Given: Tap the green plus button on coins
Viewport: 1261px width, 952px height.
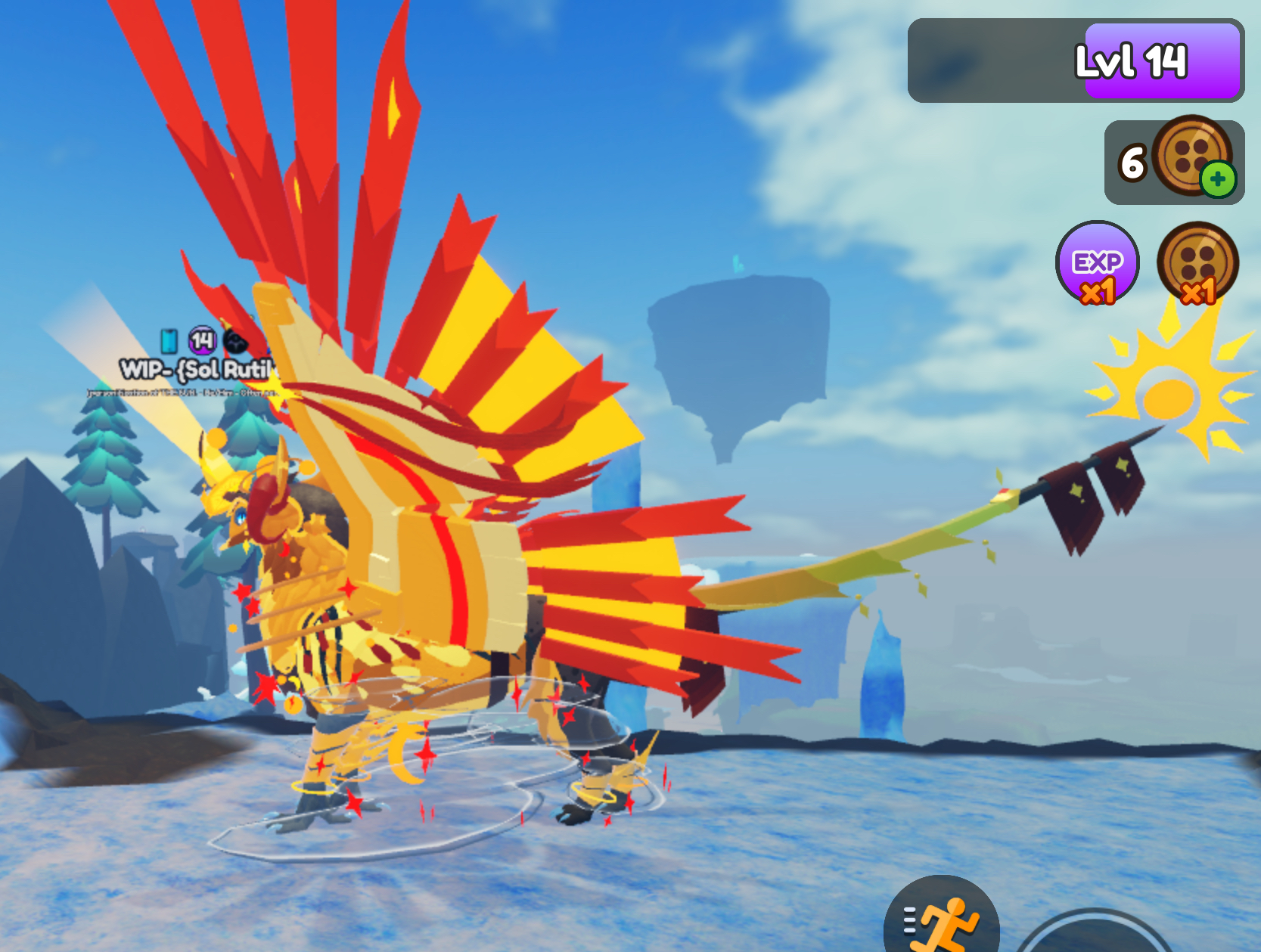Looking at the screenshot, I should (x=1217, y=180).
